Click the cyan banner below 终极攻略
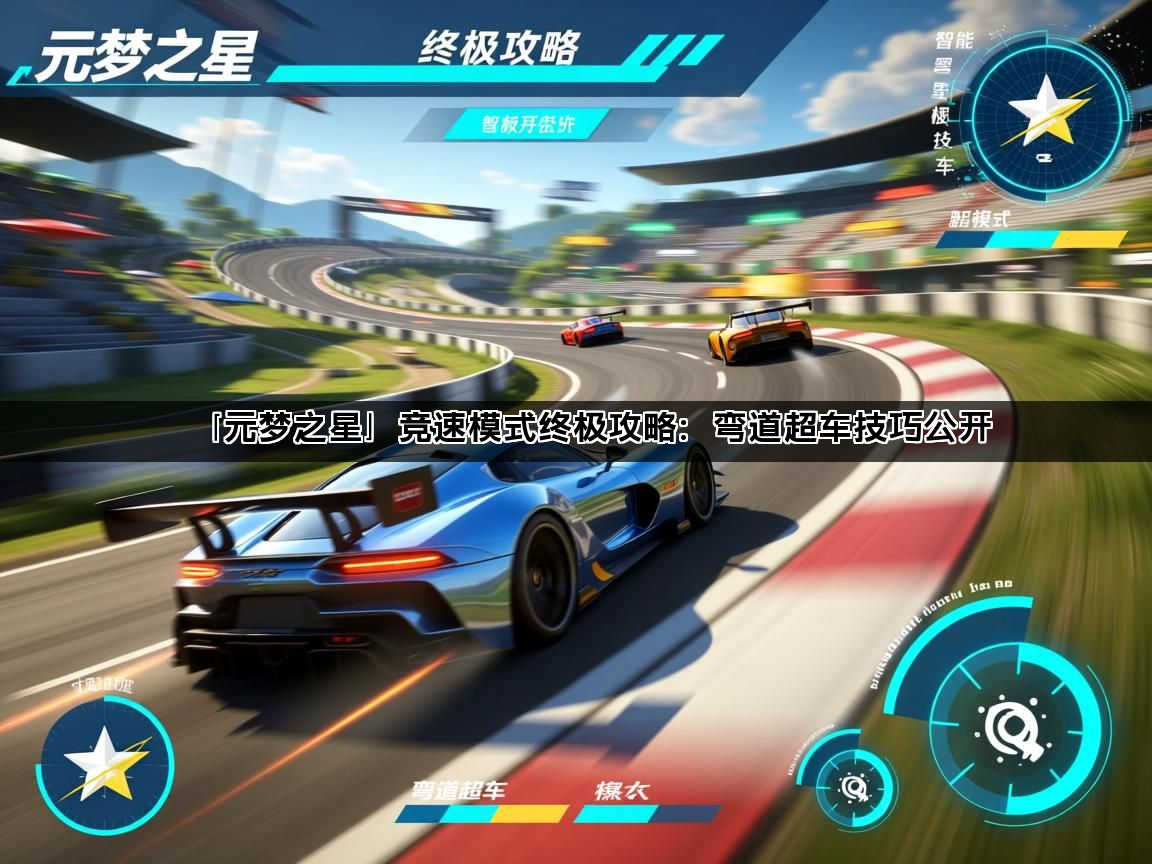The image size is (1152, 864). pos(529,125)
